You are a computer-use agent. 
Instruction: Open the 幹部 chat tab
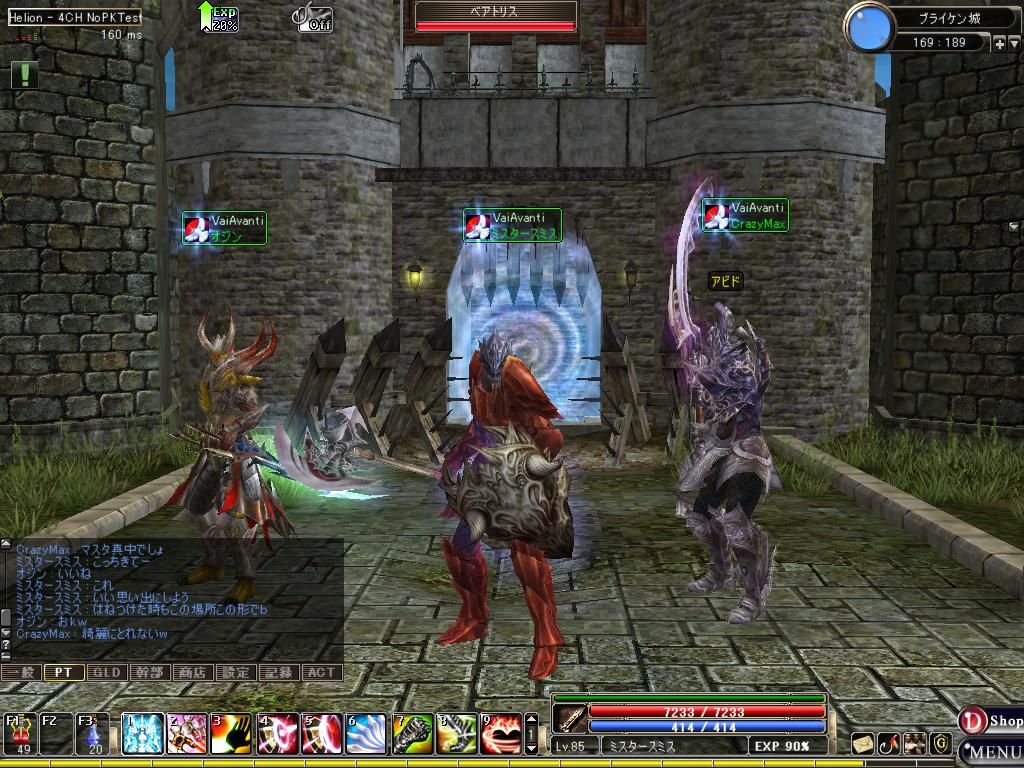pos(149,673)
